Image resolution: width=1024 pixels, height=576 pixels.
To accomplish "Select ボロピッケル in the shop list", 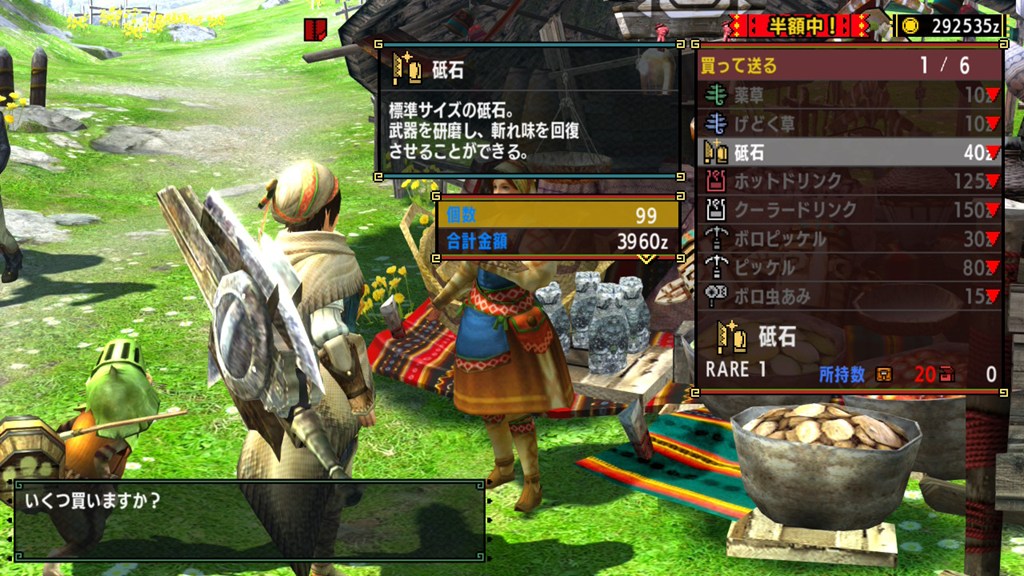I will [x=850, y=239].
